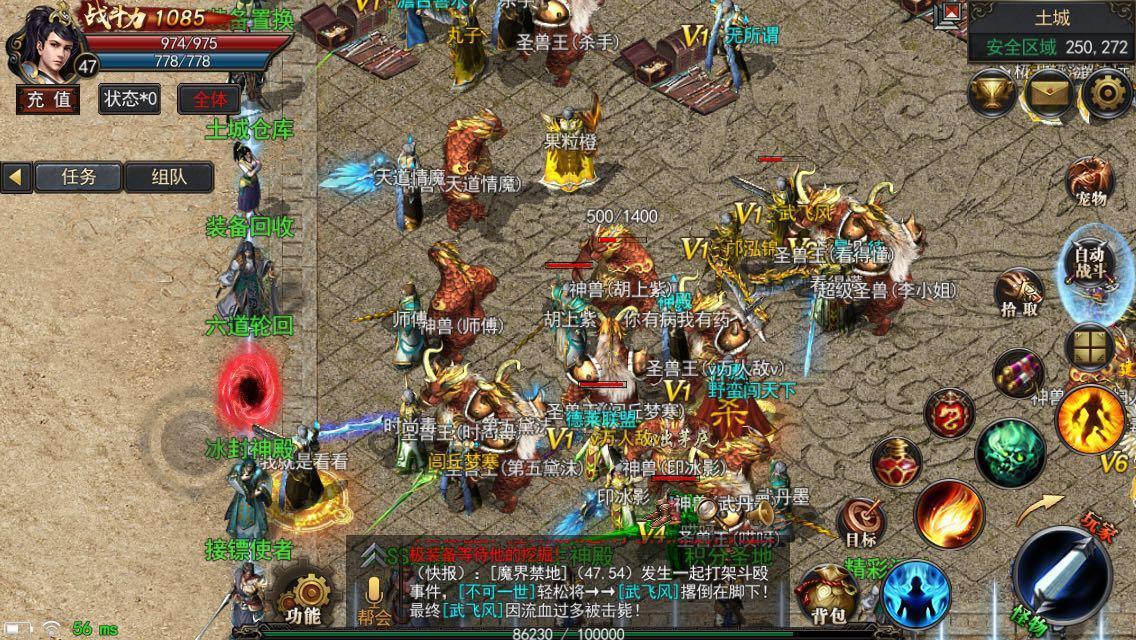Tap the 拾取 pickup button
Screen dimensions: 1136x640
(1019, 294)
